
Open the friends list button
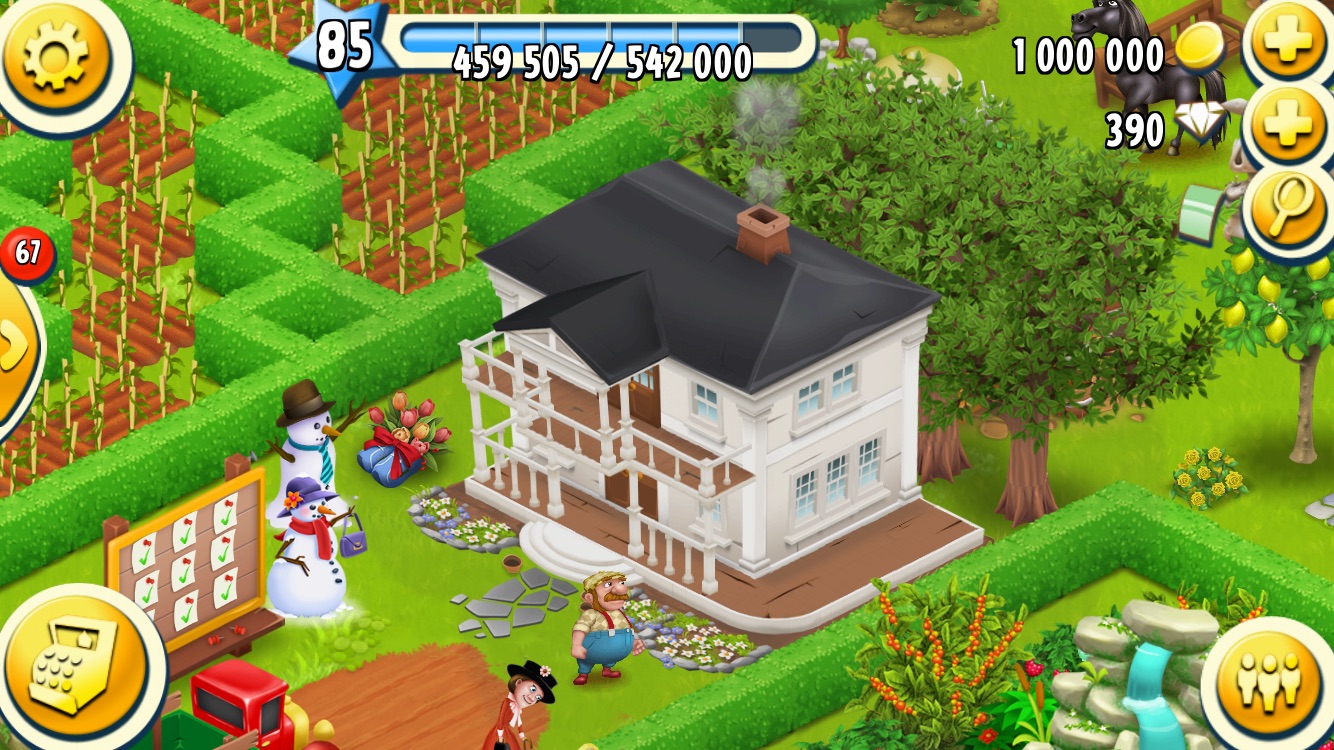click(1268, 681)
